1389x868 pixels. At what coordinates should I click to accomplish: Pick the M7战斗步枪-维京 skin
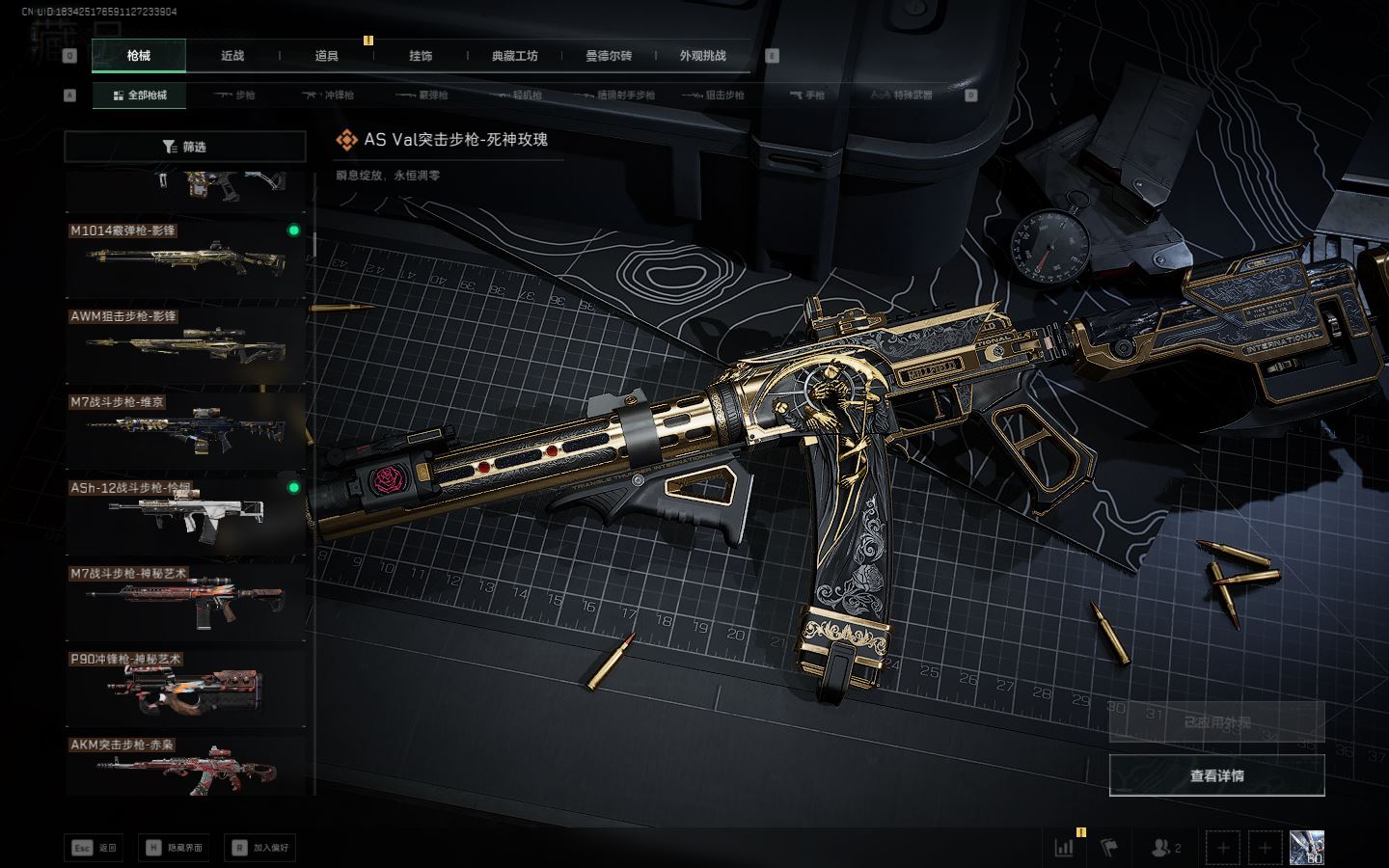[x=184, y=429]
